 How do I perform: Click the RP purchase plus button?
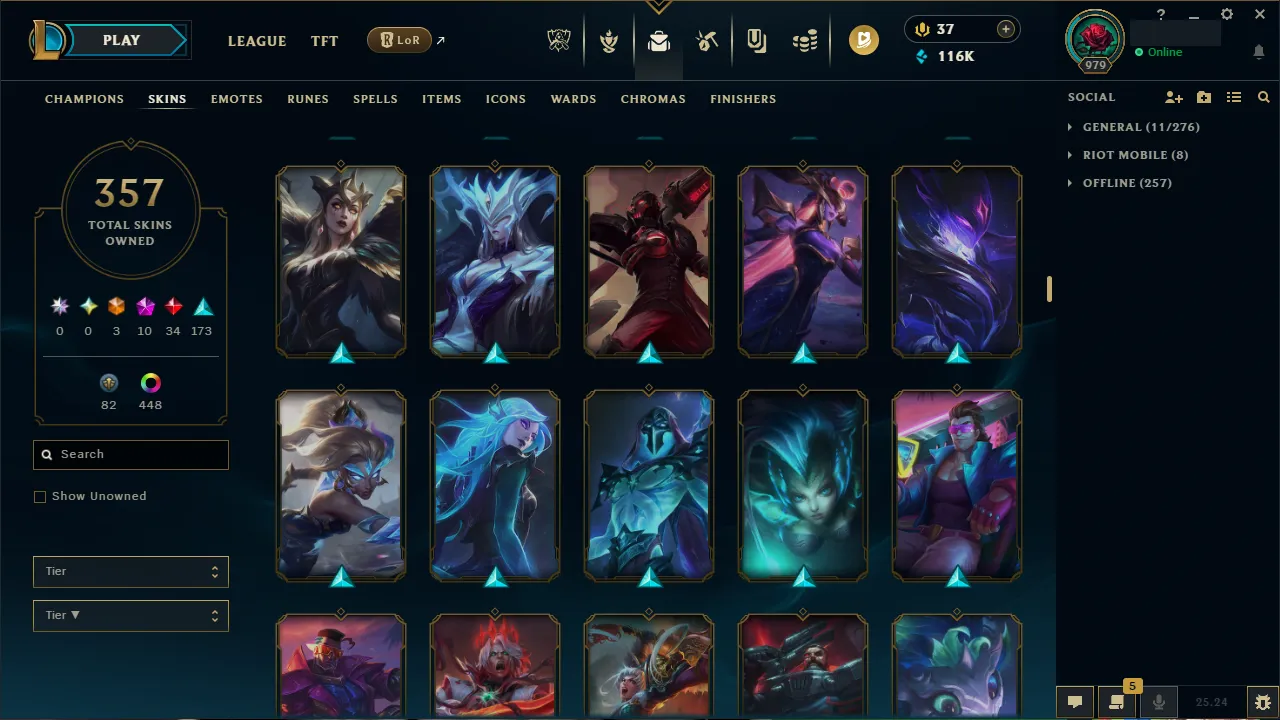pyautogui.click(x=1005, y=29)
